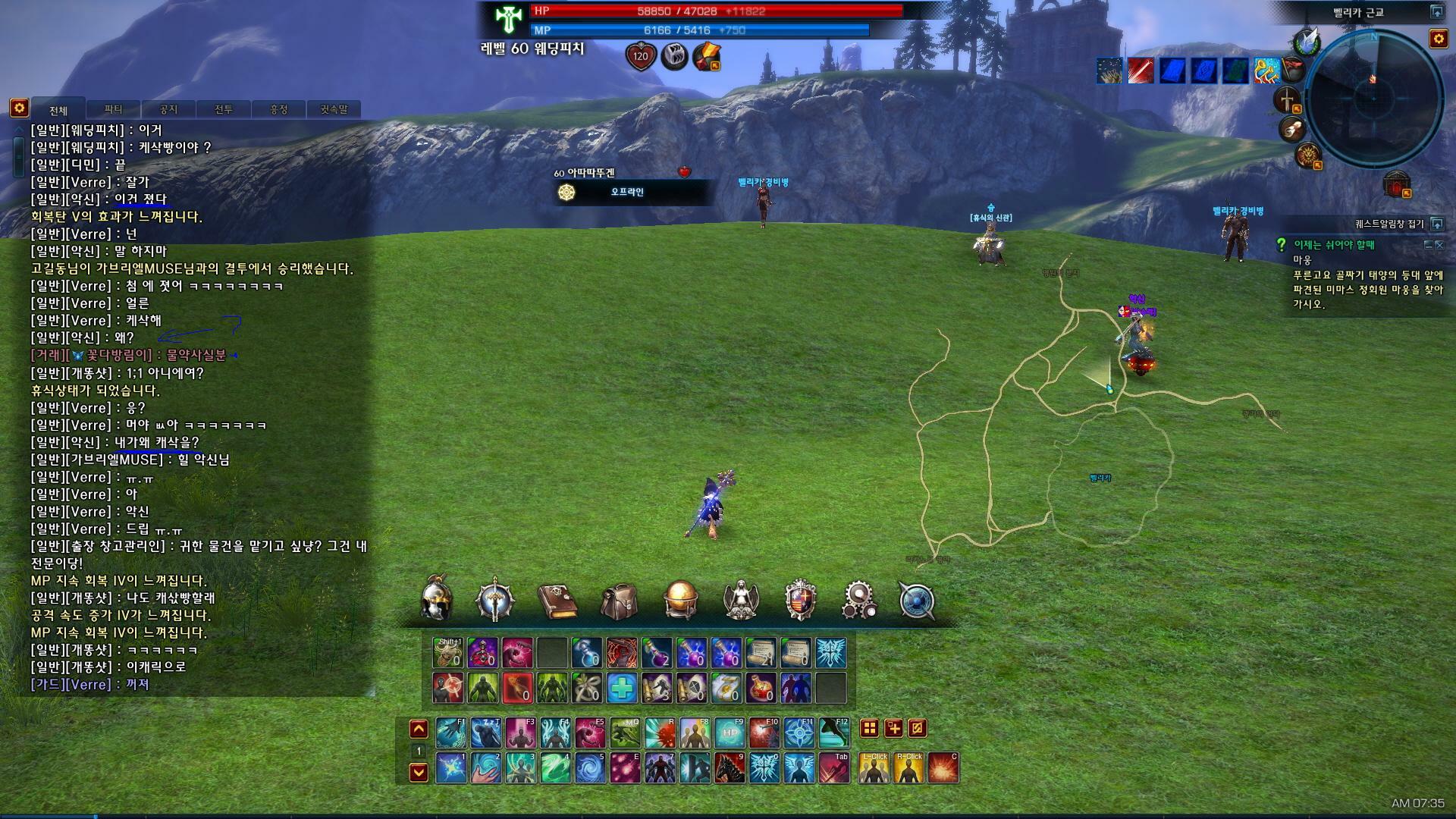Activate the F9 HP skill
This screenshot has height=819, width=1456.
click(730, 733)
